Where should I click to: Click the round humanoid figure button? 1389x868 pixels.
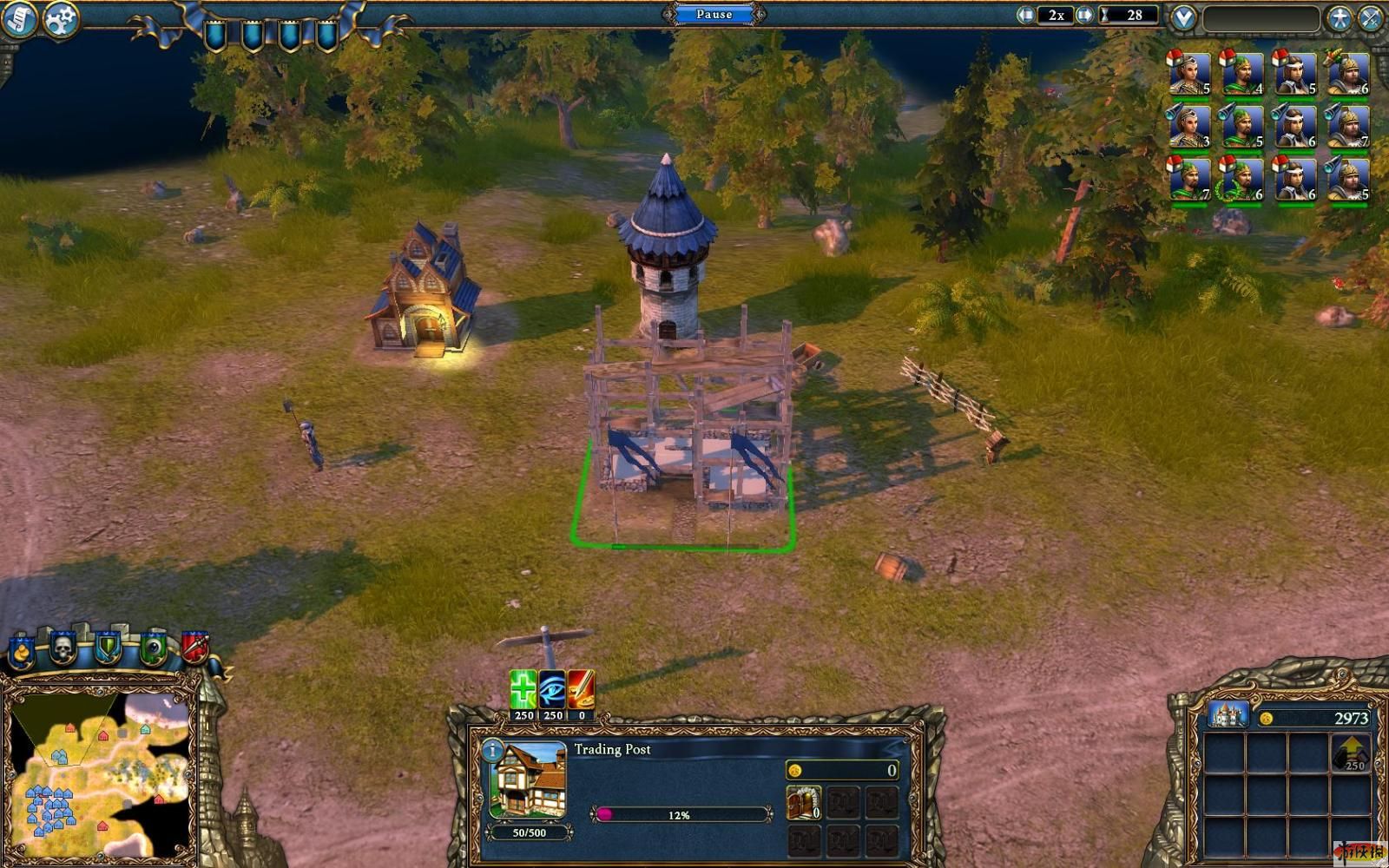(x=1340, y=18)
